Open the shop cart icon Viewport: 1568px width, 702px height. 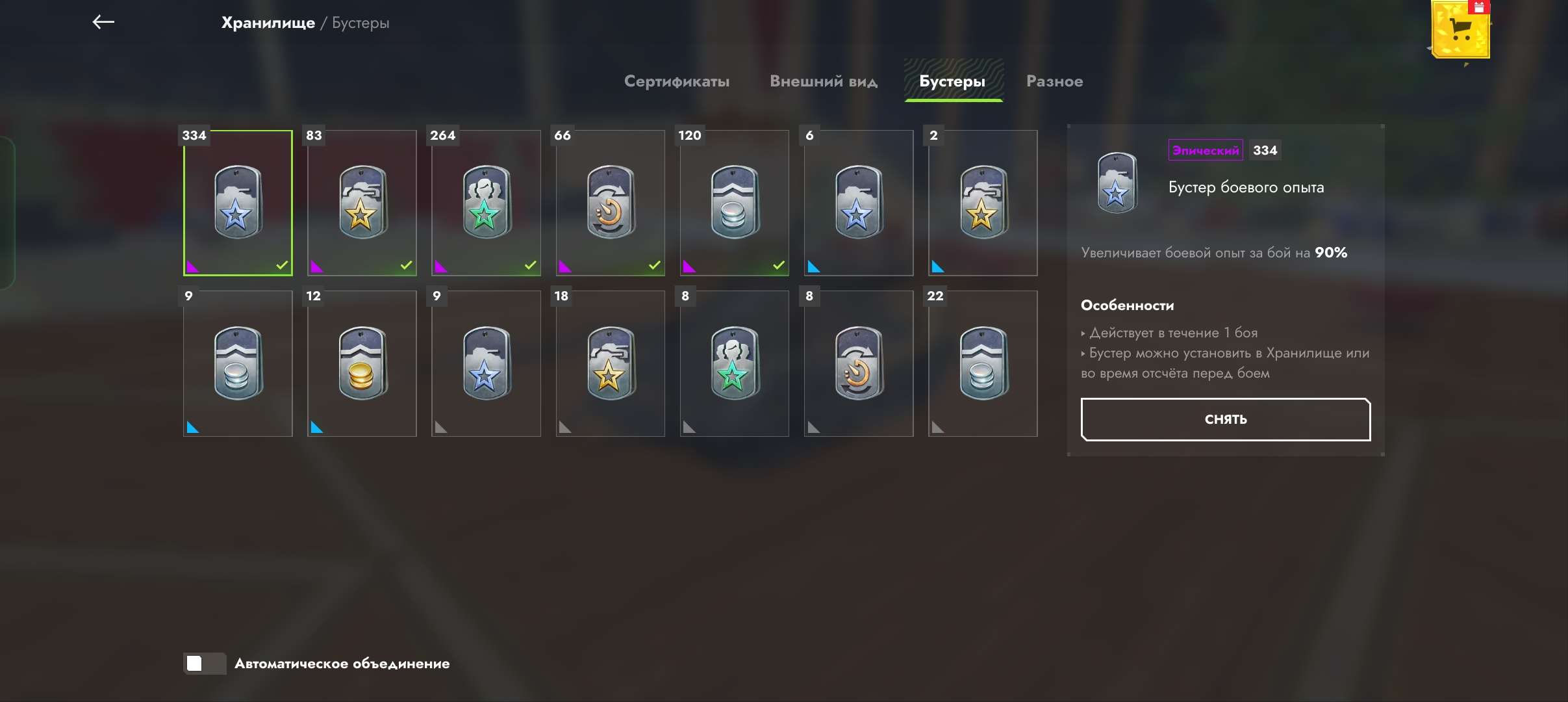[1460, 30]
